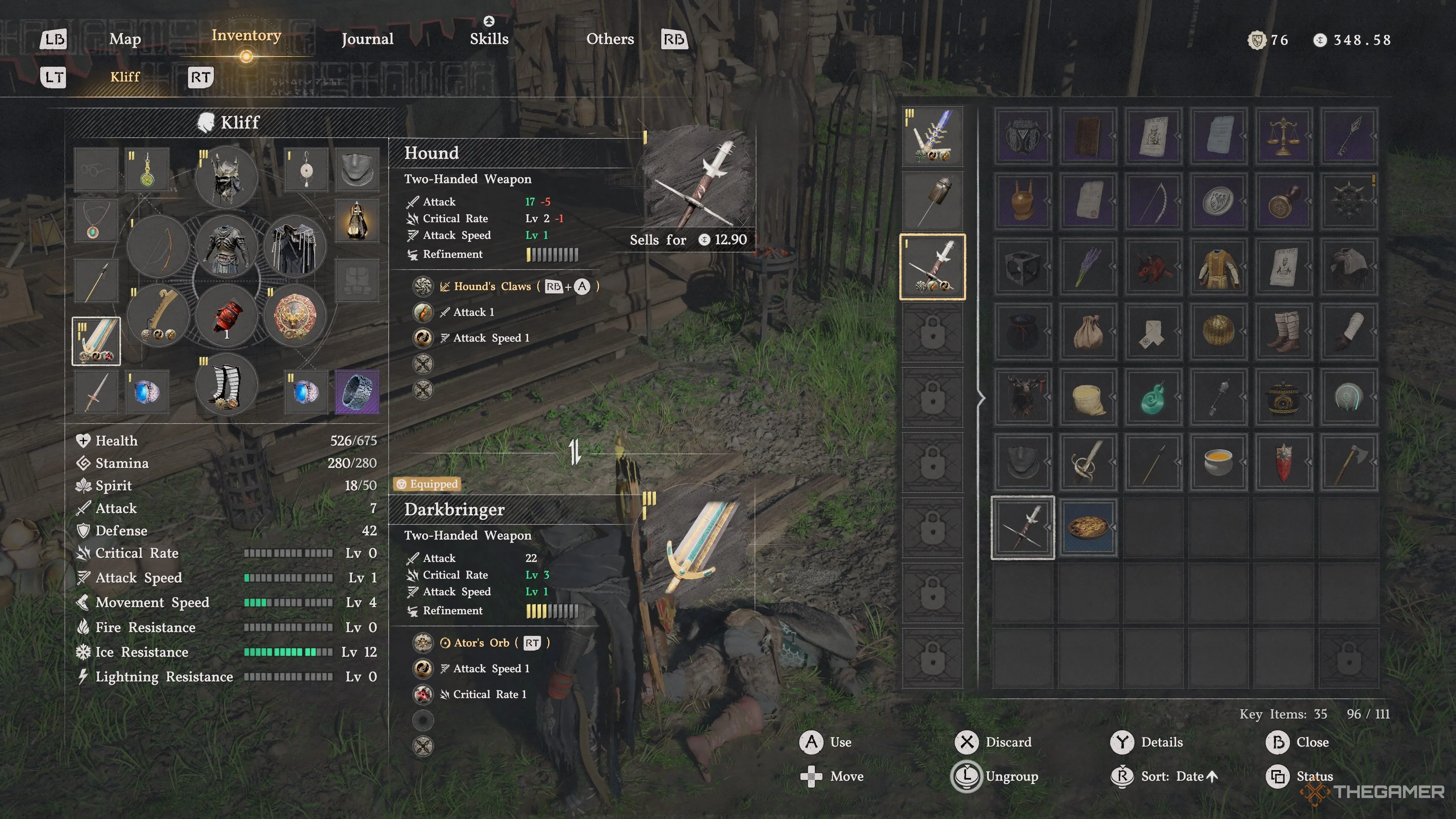The image size is (1456, 819).
Task: Select the red gauntlet equipment slot
Action: pyautogui.click(x=227, y=315)
